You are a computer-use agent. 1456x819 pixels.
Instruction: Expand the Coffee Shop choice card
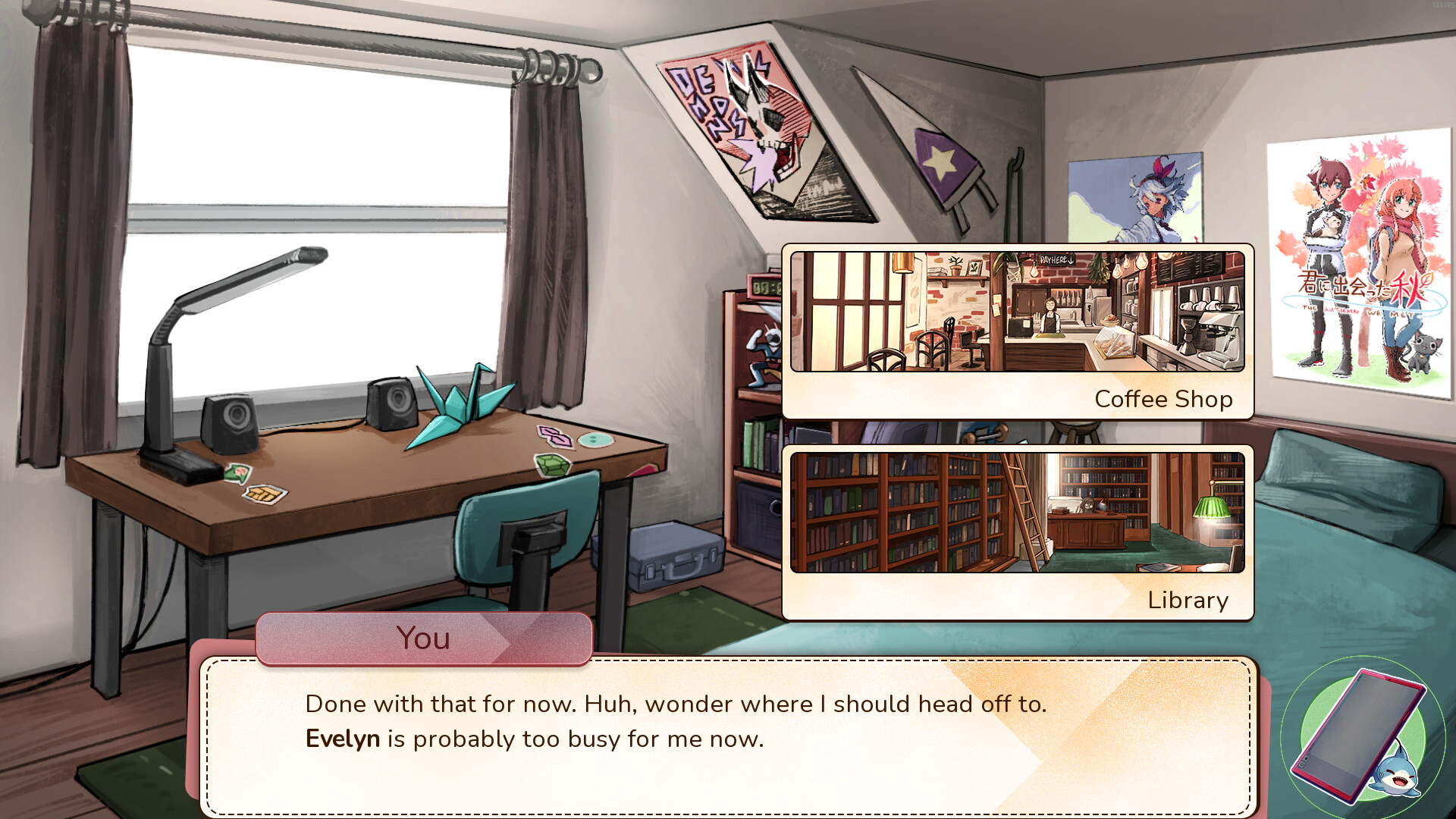pyautogui.click(x=1018, y=330)
